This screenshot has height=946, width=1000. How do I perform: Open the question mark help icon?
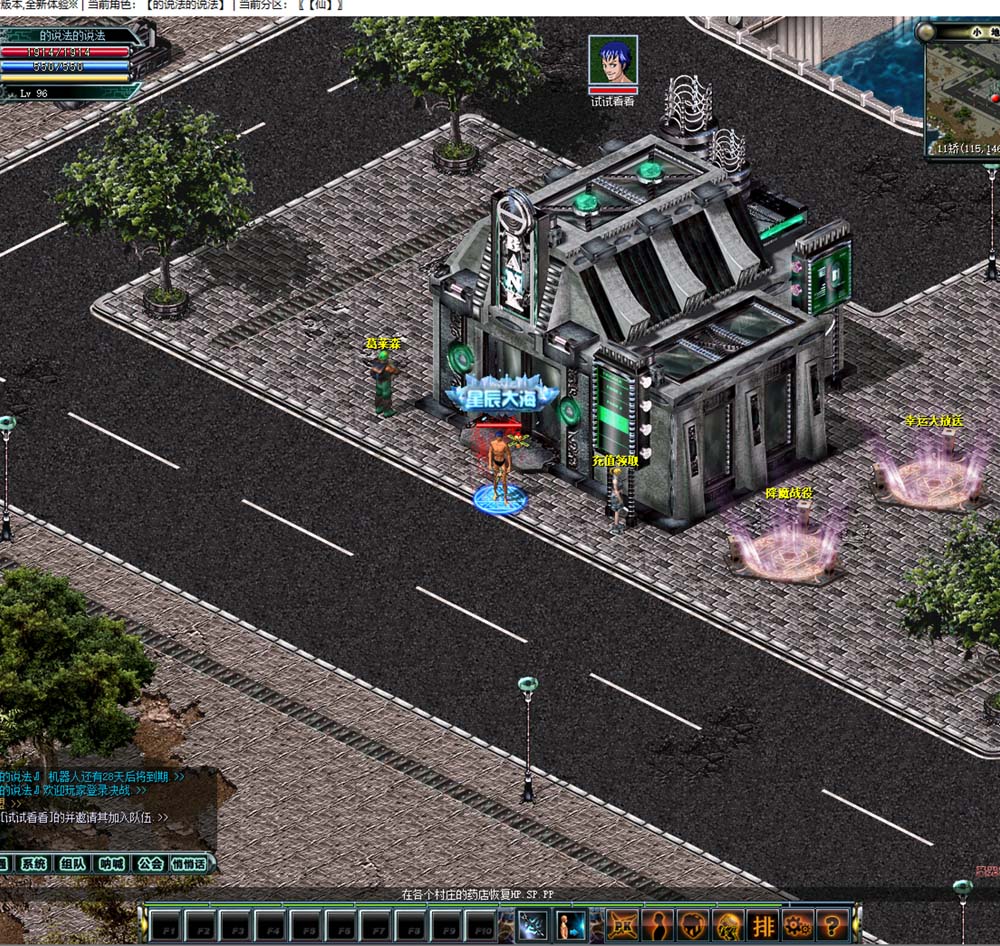tap(832, 924)
